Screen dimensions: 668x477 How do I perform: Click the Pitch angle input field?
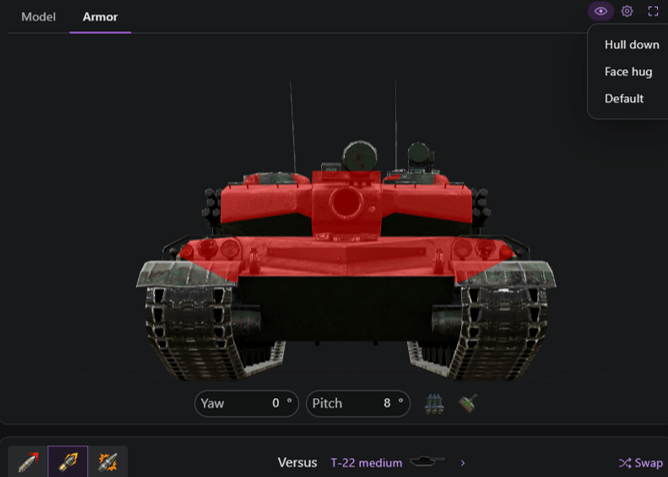tap(358, 403)
